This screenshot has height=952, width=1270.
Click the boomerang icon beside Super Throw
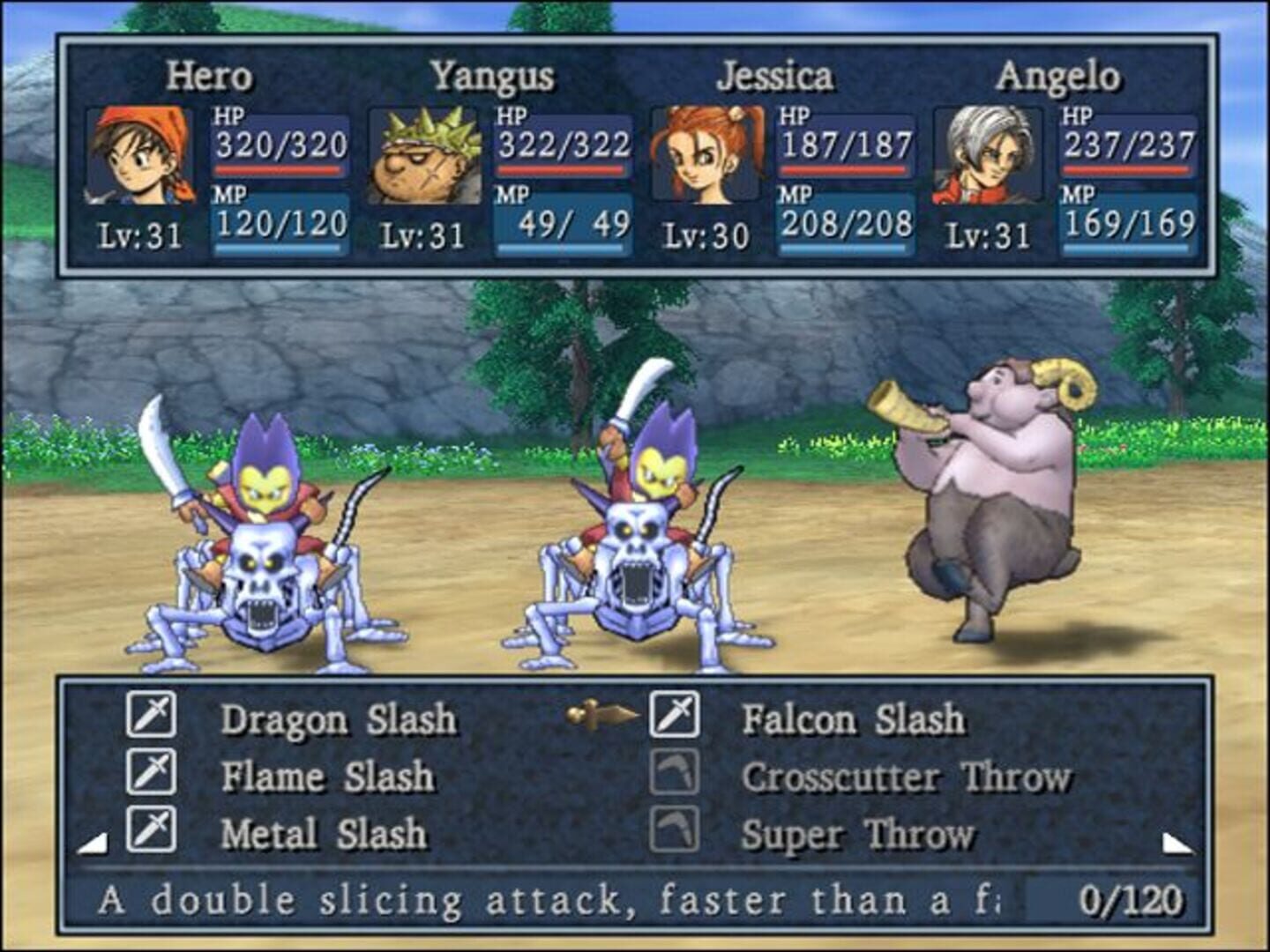[x=675, y=829]
